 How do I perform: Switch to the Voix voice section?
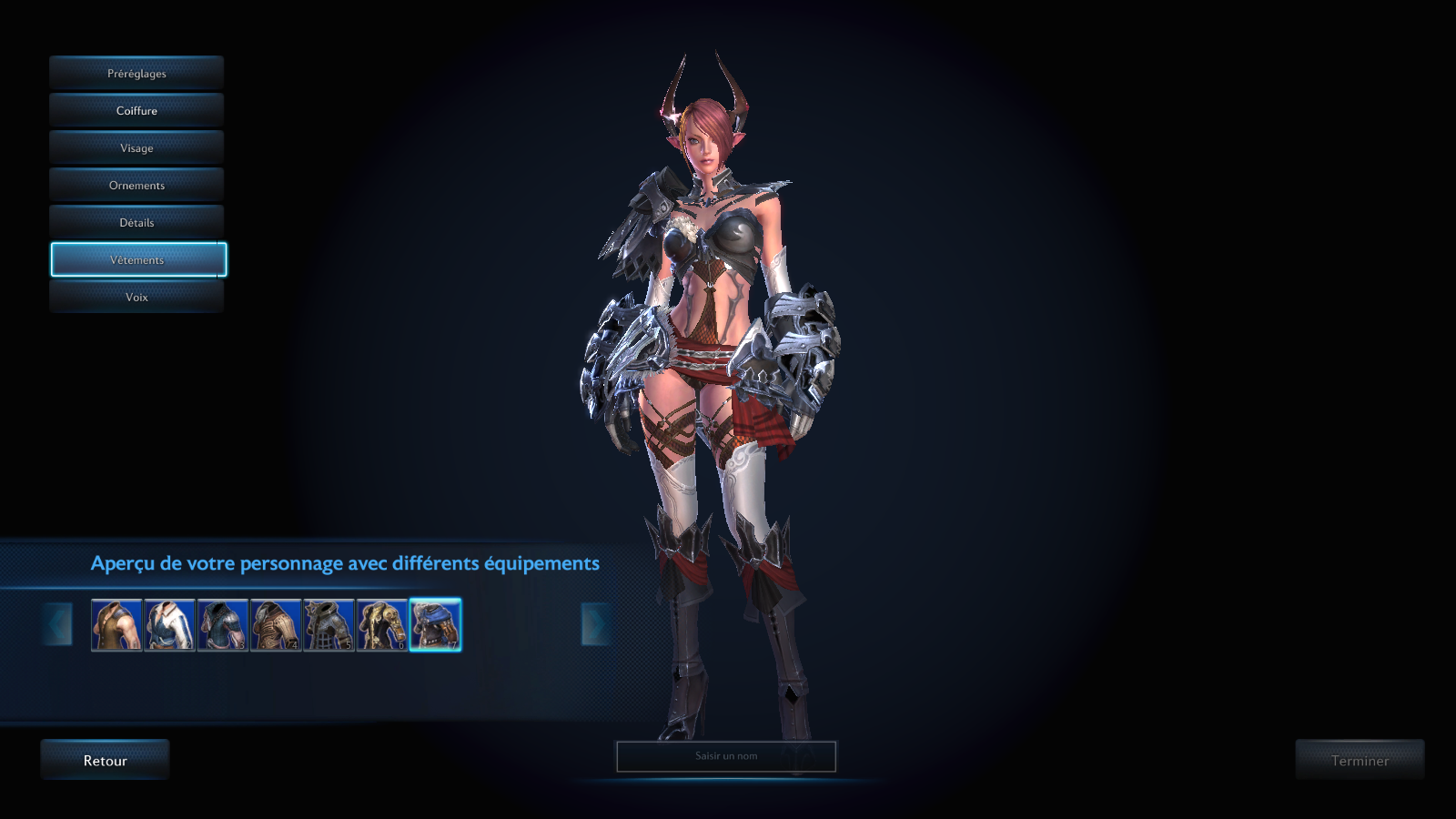point(136,298)
